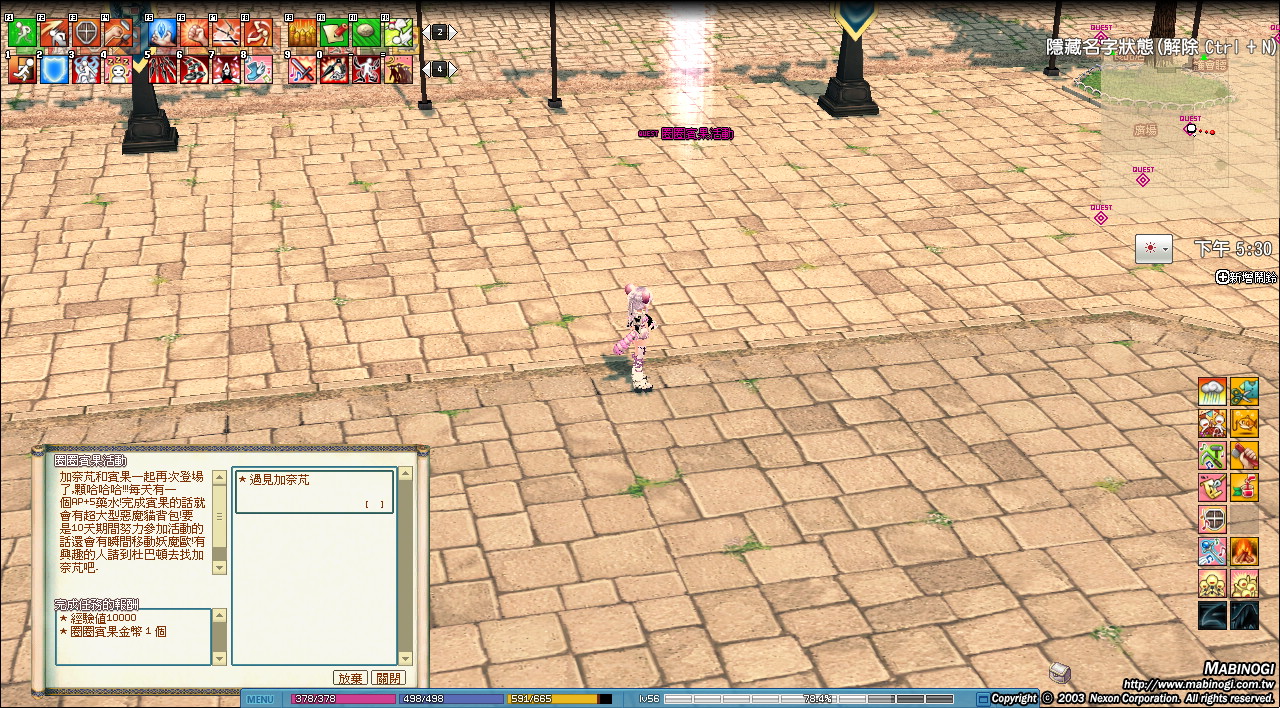The image size is (1280, 708).
Task: Use the sword with music note skill in slot 9
Action: click(x=301, y=69)
